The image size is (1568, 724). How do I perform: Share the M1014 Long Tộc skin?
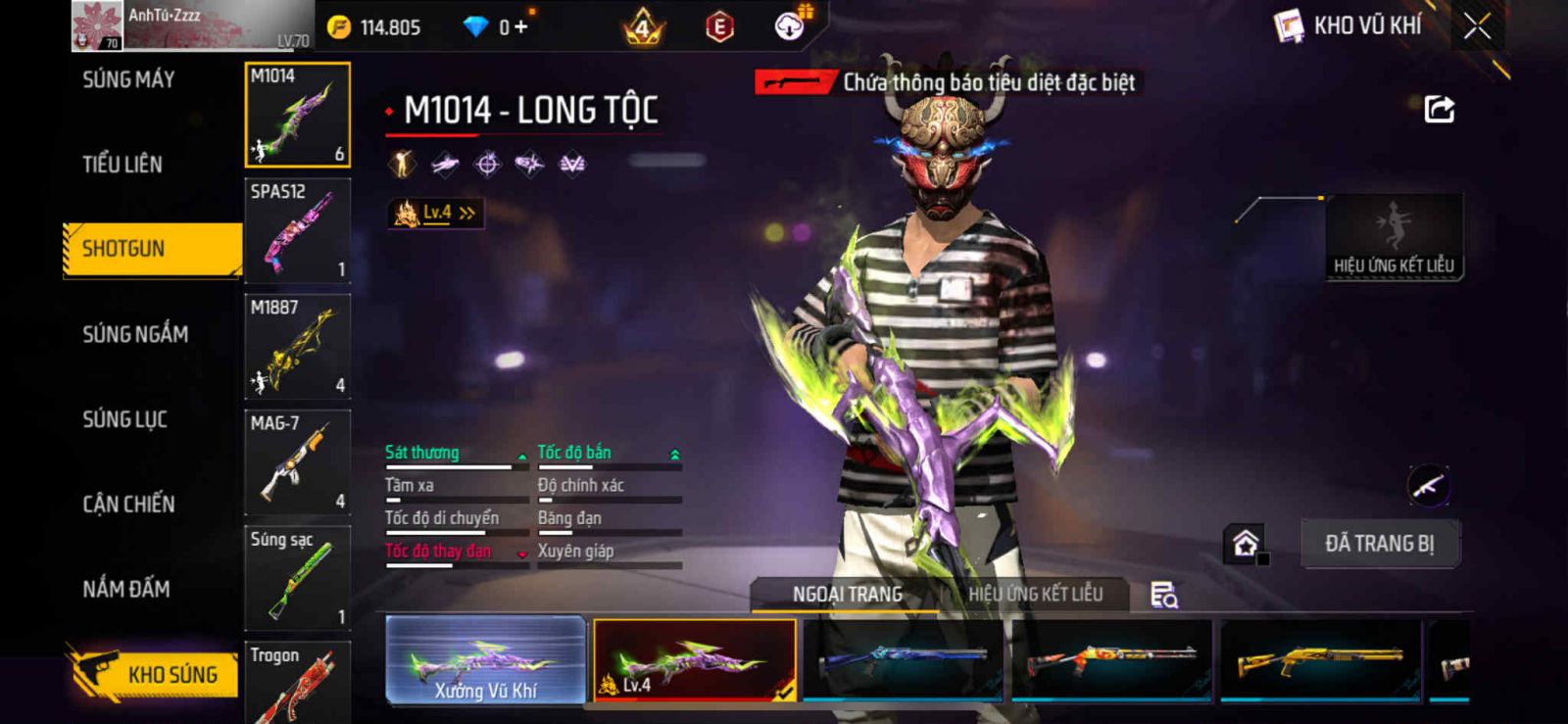(1439, 109)
